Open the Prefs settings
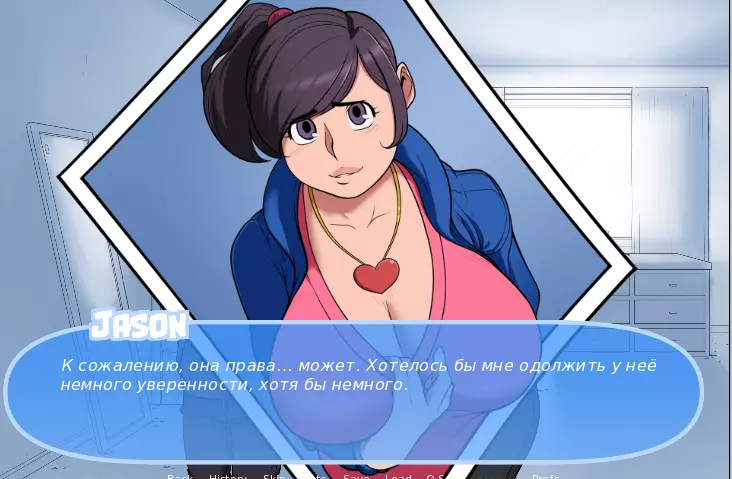 [546, 477]
